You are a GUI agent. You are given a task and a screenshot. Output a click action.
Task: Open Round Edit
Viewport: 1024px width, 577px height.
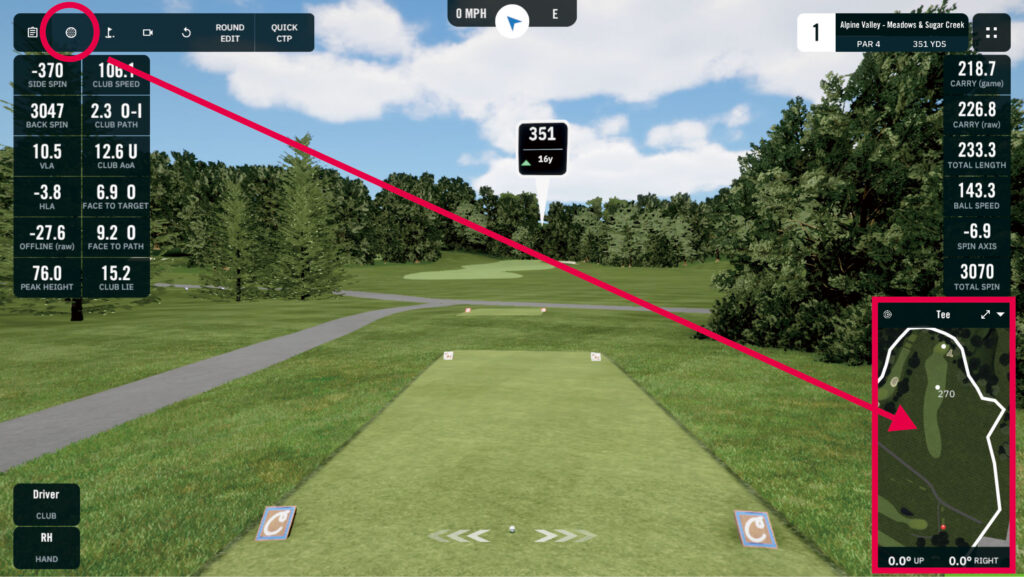(229, 33)
